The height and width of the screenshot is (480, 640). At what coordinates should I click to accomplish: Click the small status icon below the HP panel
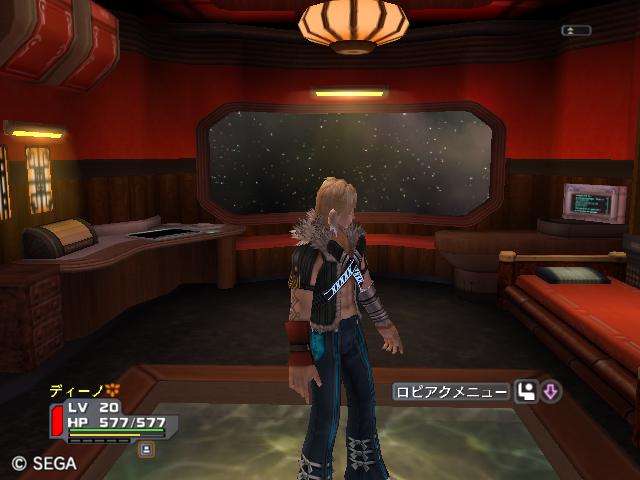tap(147, 450)
